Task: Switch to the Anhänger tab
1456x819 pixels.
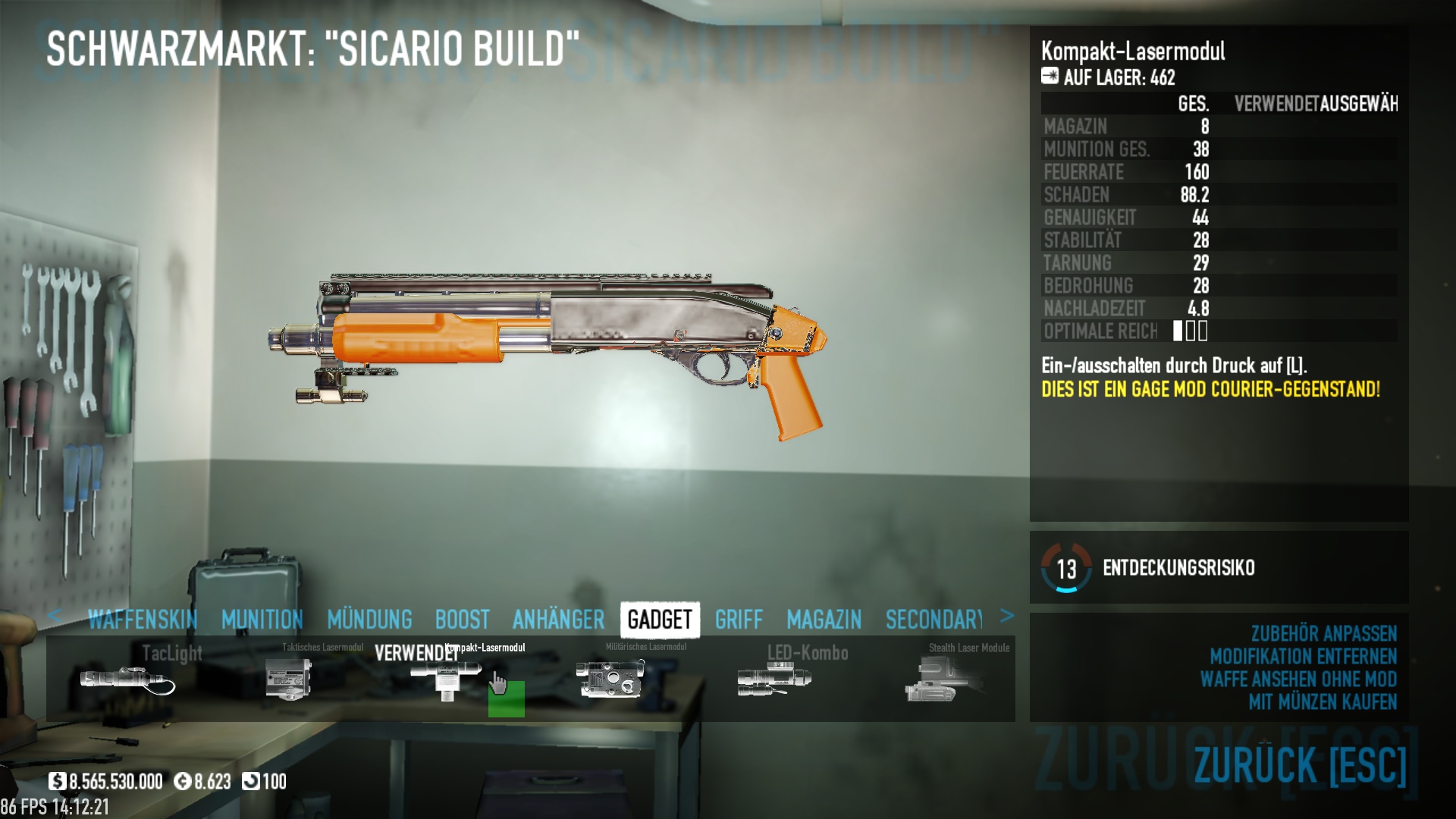Action: coord(558,620)
